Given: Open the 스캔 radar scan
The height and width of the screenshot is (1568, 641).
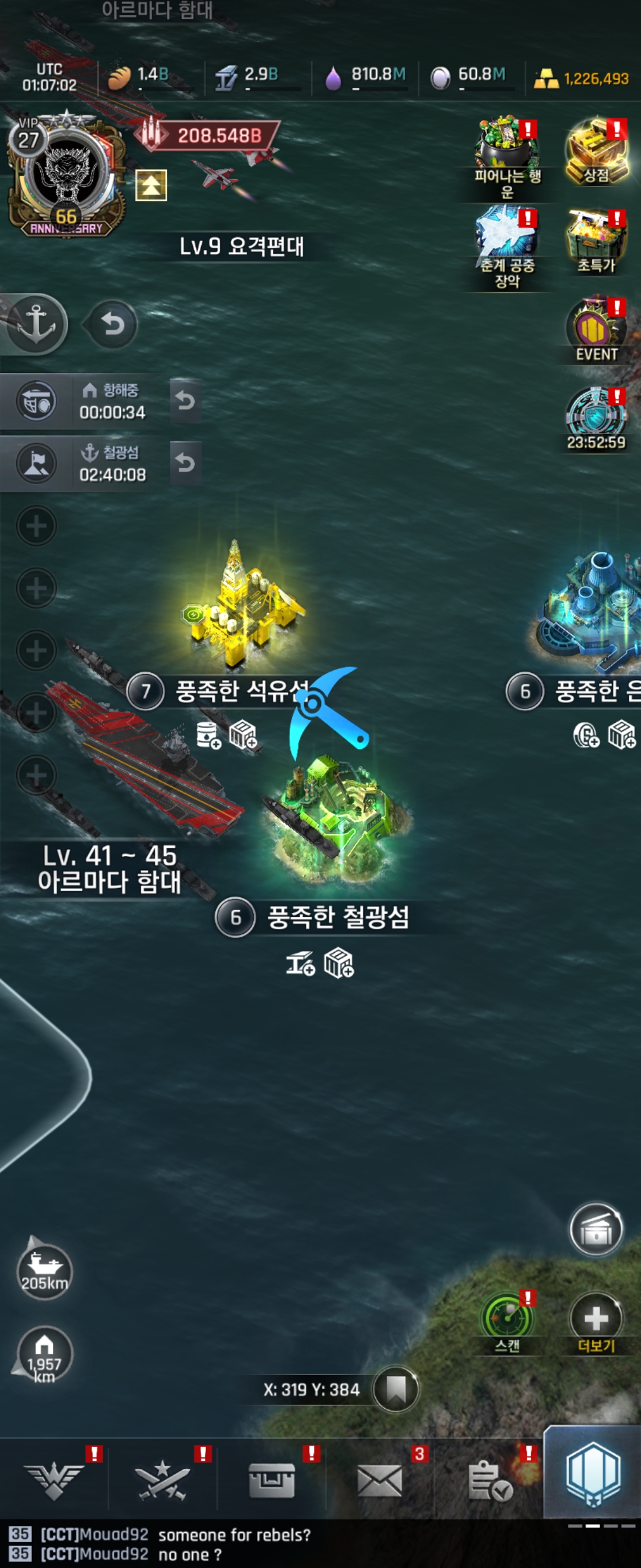Looking at the screenshot, I should 507,1320.
